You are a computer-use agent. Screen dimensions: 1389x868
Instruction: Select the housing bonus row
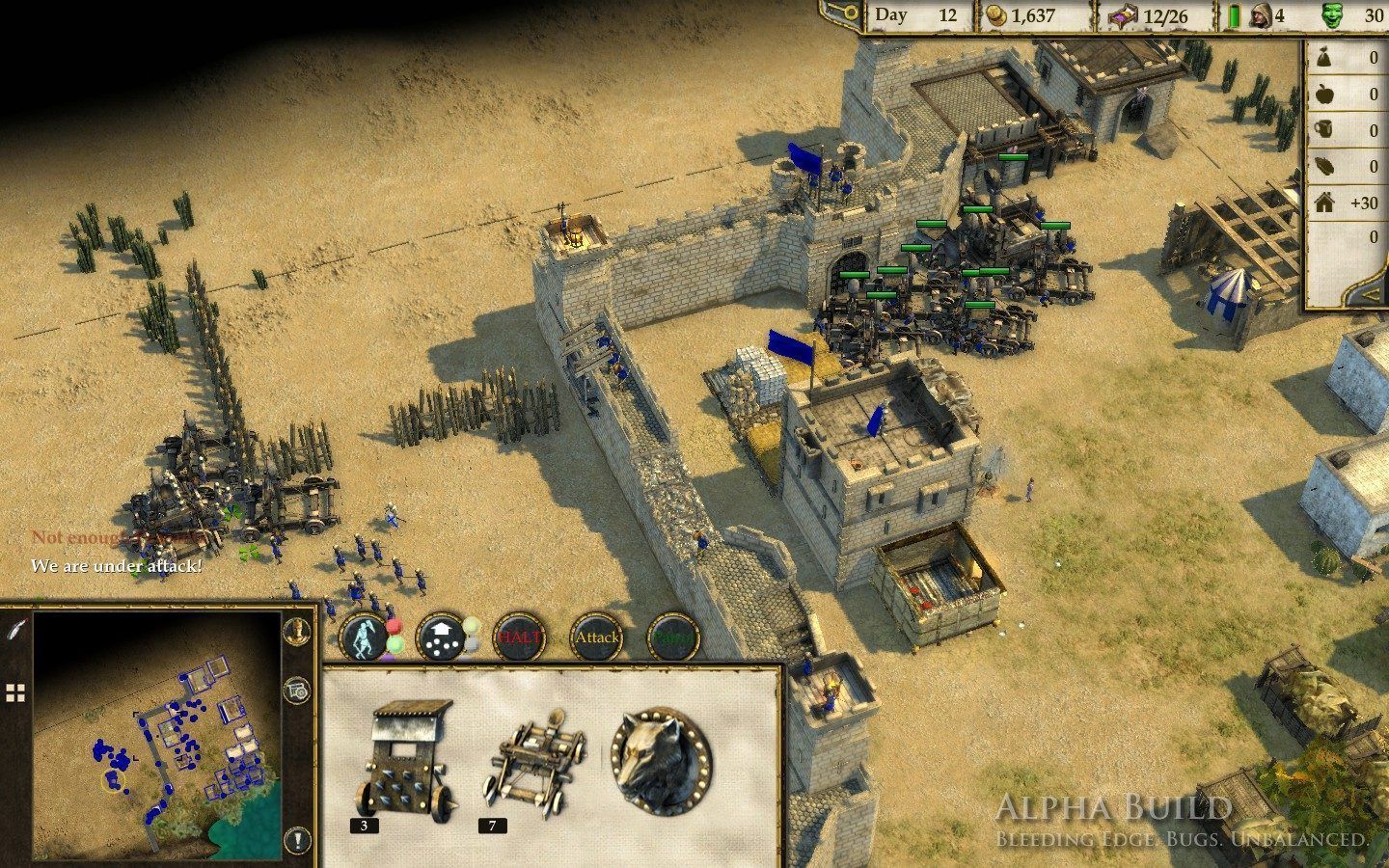point(1348,203)
